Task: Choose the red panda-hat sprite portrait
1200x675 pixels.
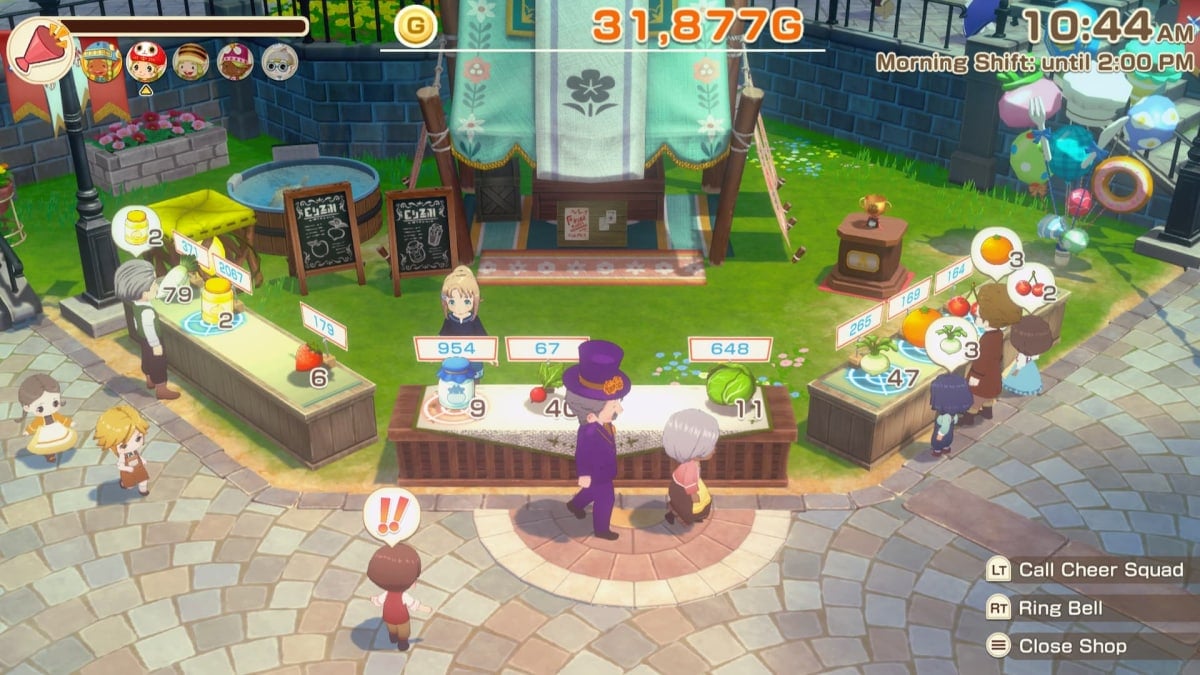Action: 146,62
